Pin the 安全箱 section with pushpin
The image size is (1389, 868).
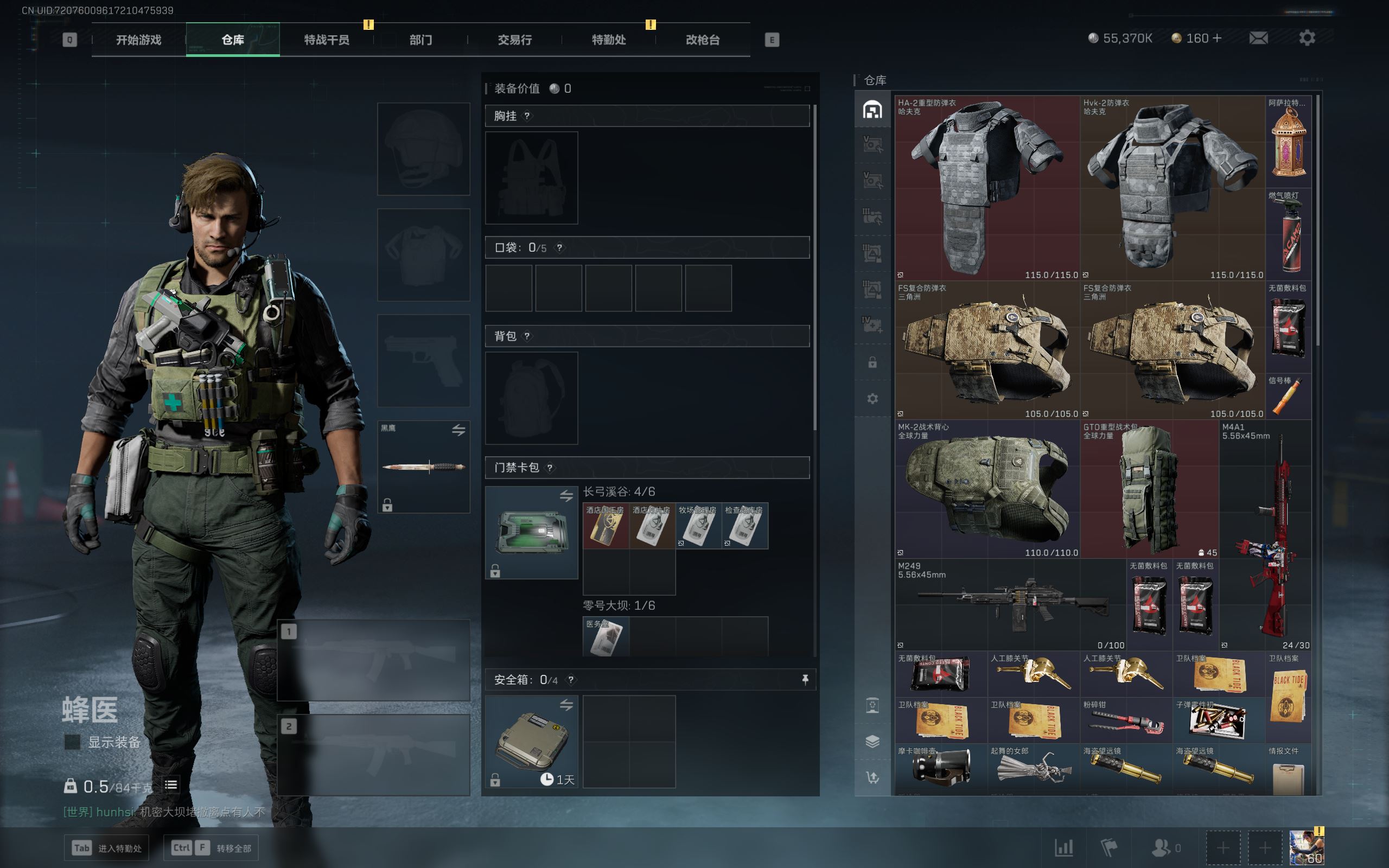click(805, 680)
